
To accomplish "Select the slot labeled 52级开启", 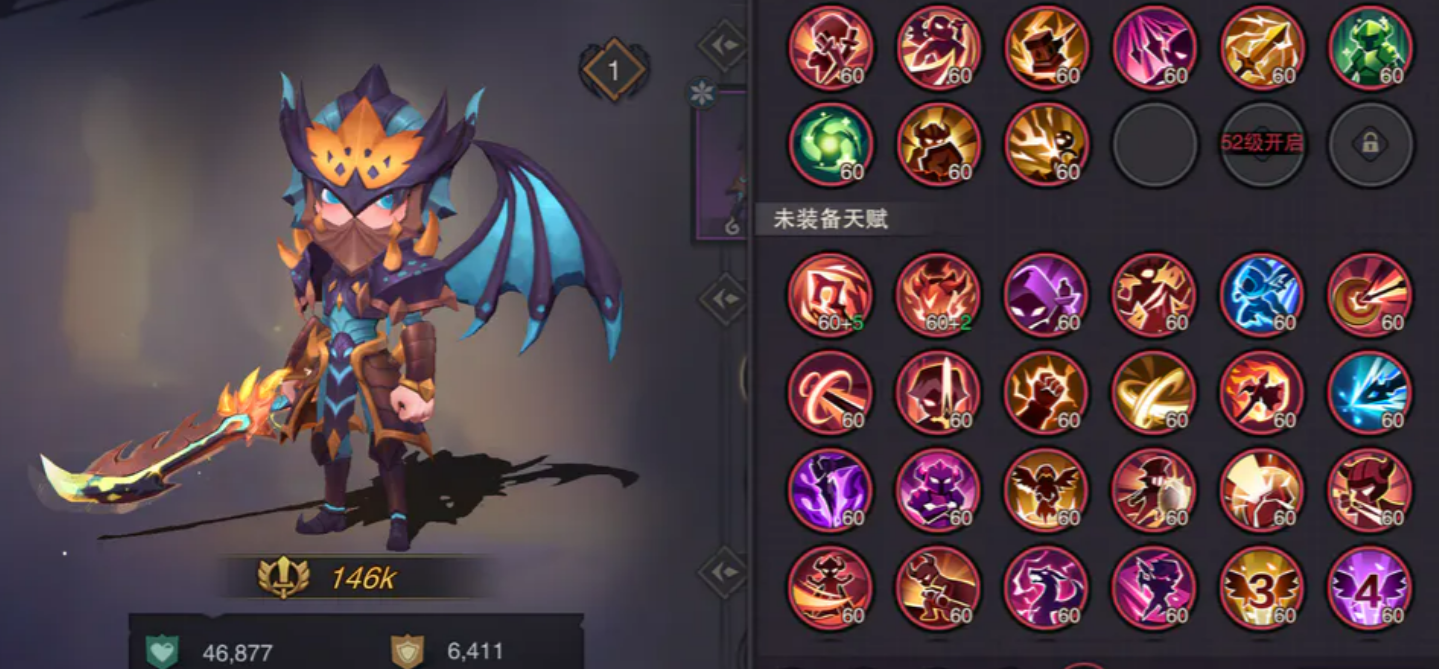I will tap(1262, 144).
